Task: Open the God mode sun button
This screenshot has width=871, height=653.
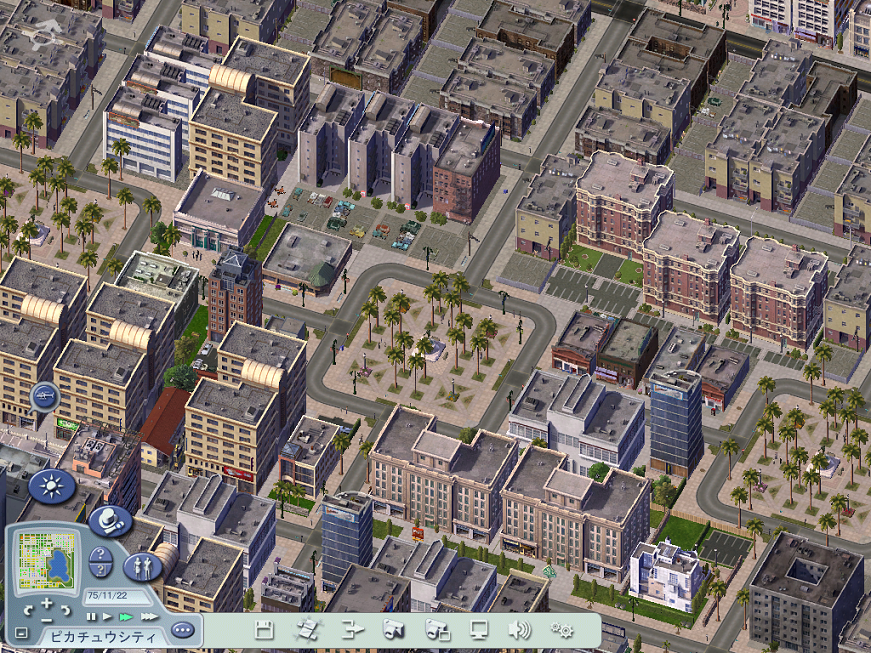Action: coord(51,486)
